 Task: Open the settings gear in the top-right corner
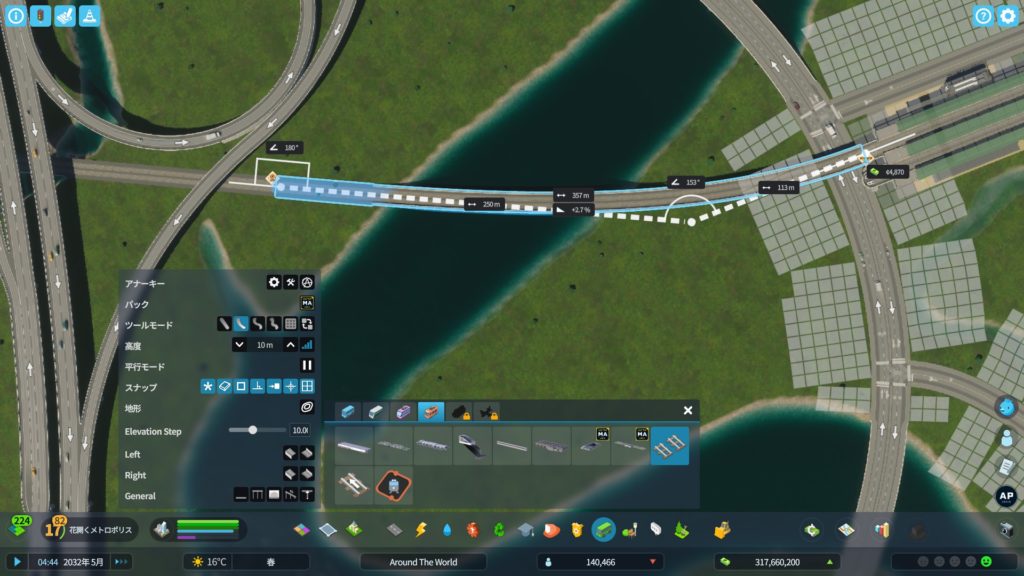1008,16
